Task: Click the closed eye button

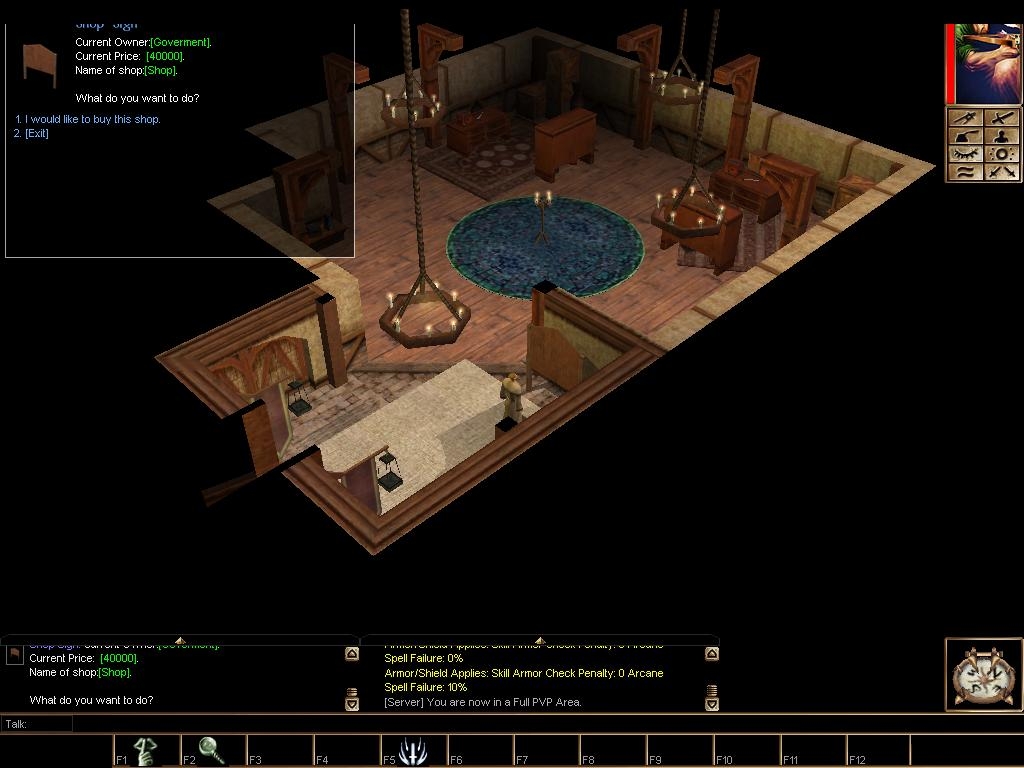Action: tap(965, 155)
